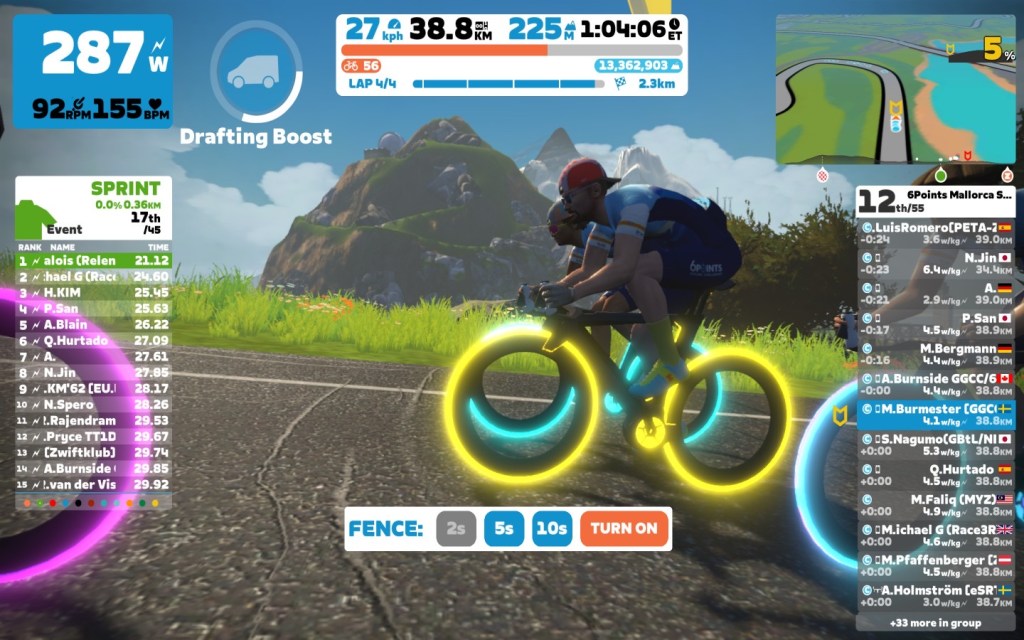Choose the 5s fence option

point(504,529)
